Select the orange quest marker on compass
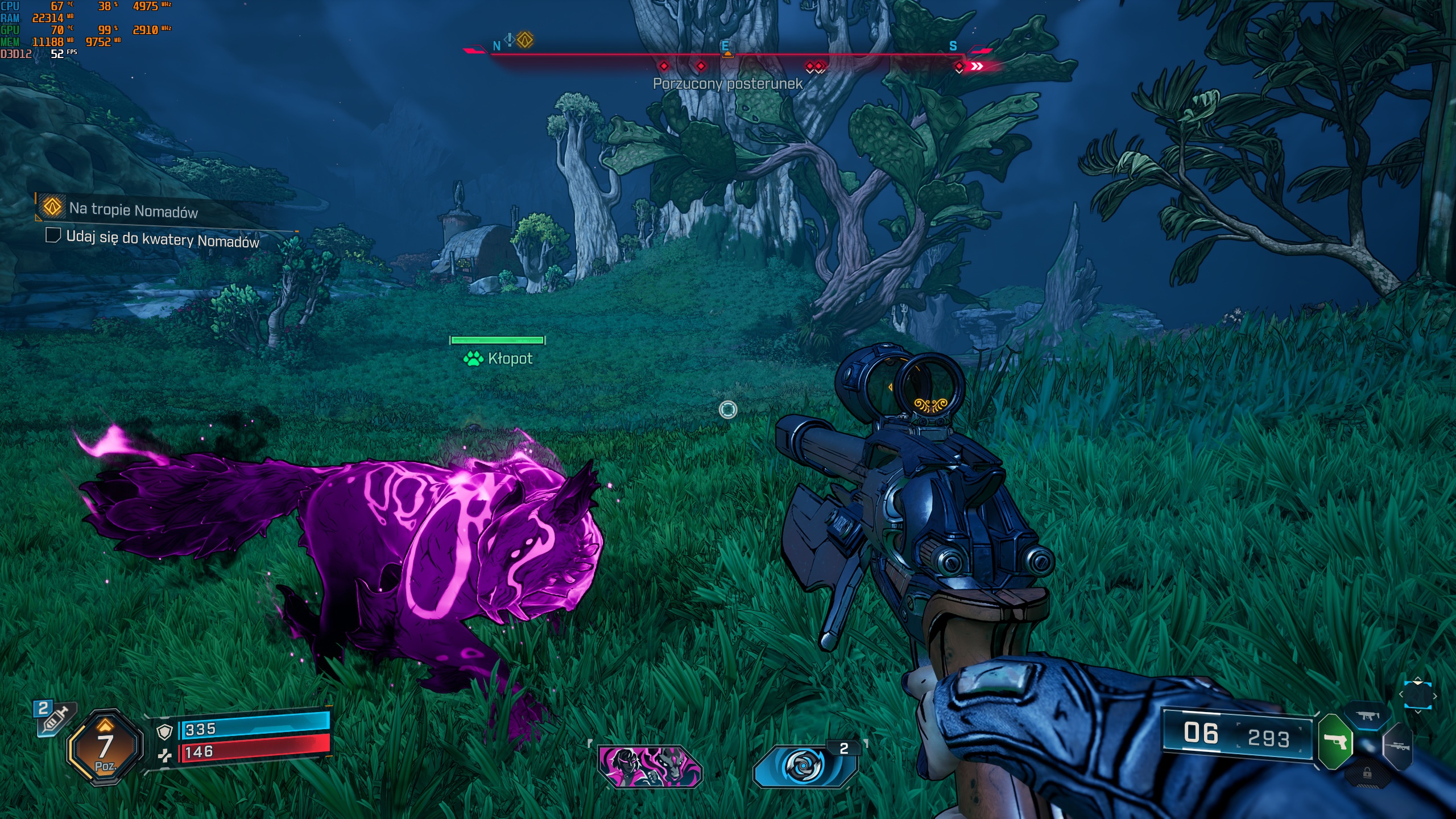This screenshot has width=1456, height=819. 525,40
